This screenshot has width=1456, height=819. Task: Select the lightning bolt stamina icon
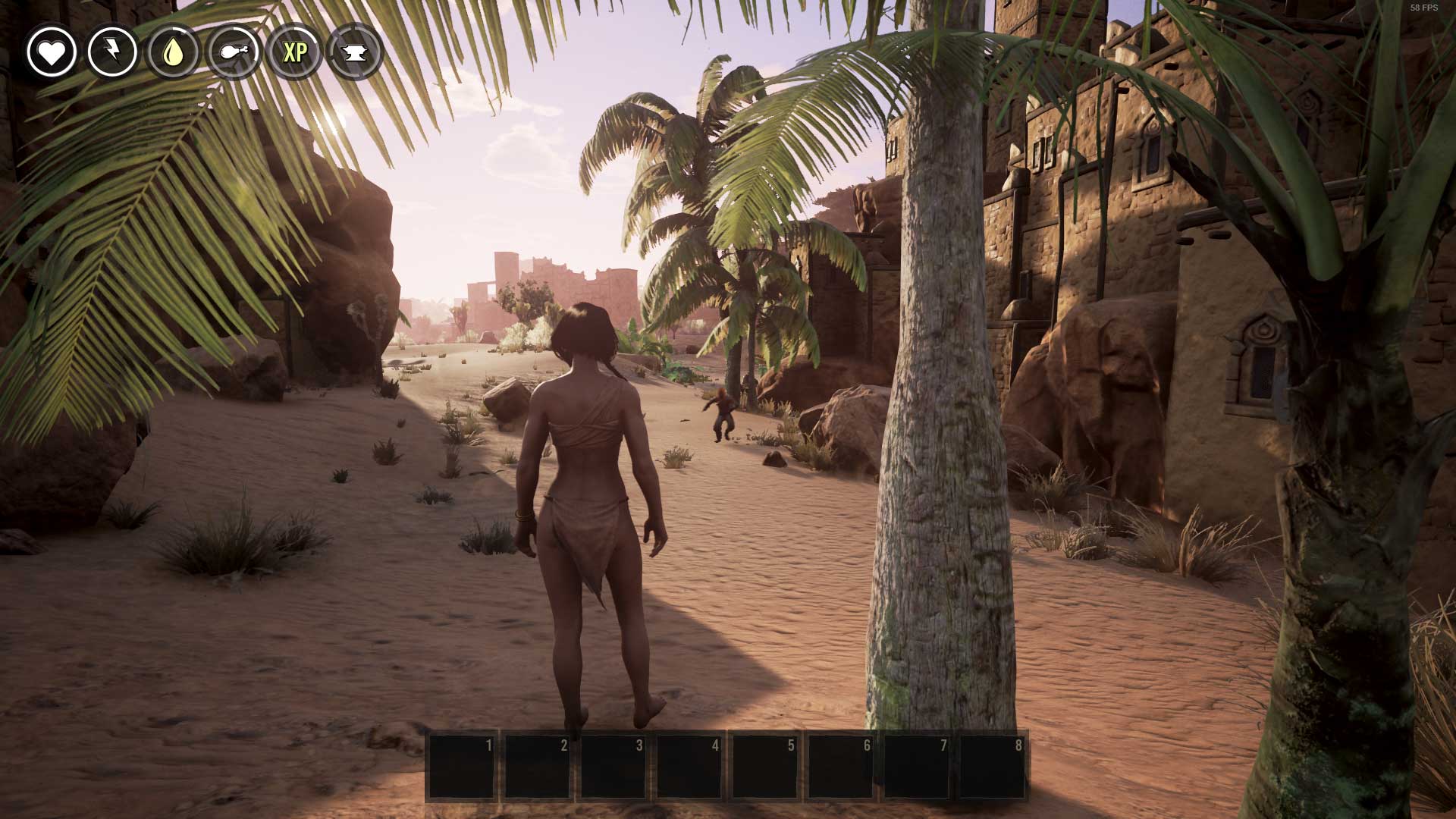click(112, 52)
